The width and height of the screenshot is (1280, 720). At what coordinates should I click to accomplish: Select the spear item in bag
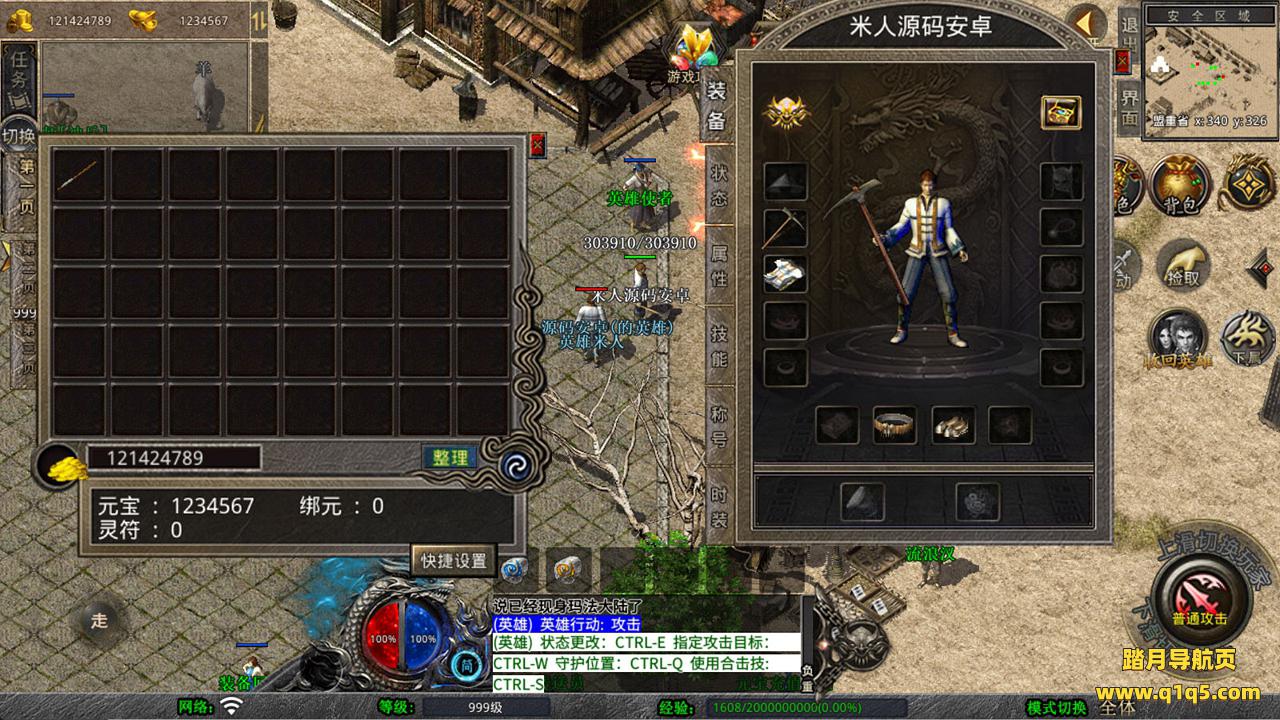click(x=78, y=176)
